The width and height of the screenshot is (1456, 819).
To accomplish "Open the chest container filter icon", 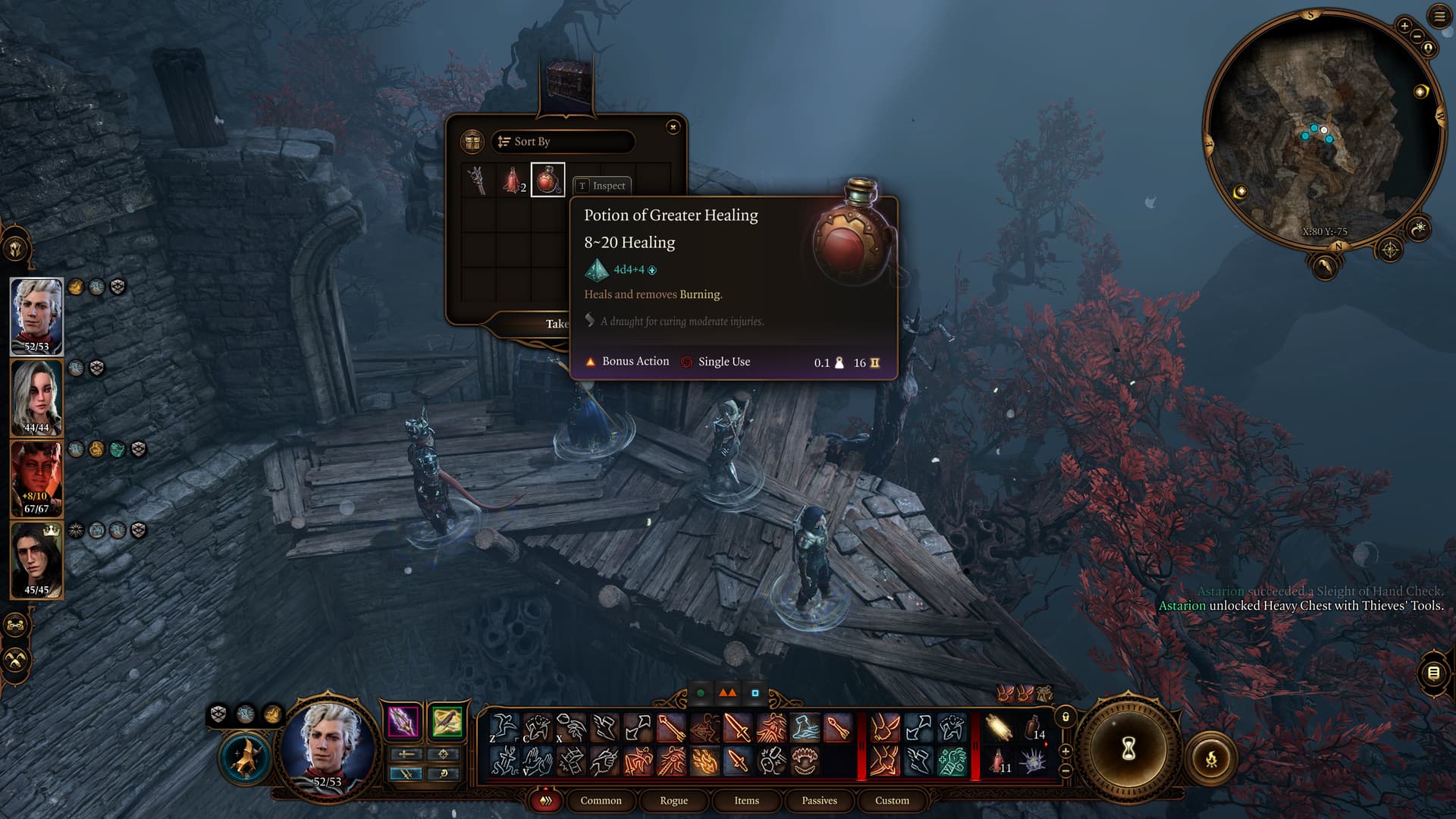I will pyautogui.click(x=472, y=142).
